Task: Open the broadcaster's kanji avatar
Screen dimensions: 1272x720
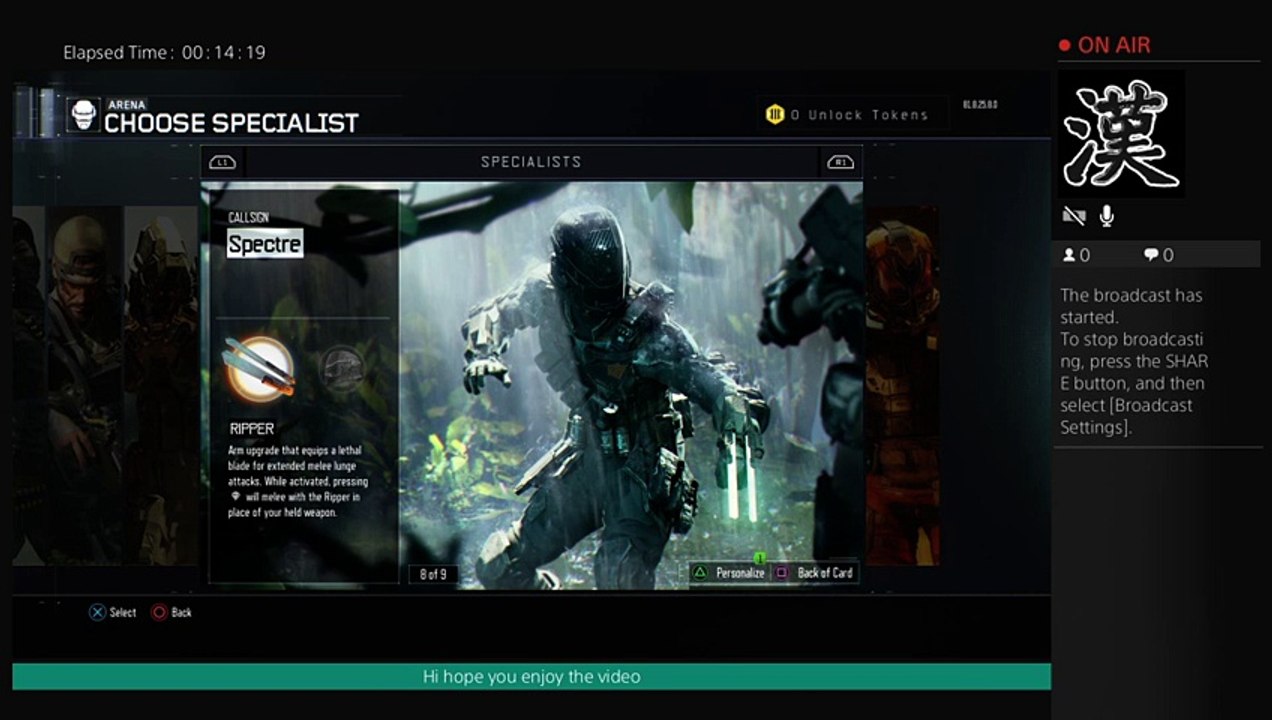Action: pos(1121,134)
